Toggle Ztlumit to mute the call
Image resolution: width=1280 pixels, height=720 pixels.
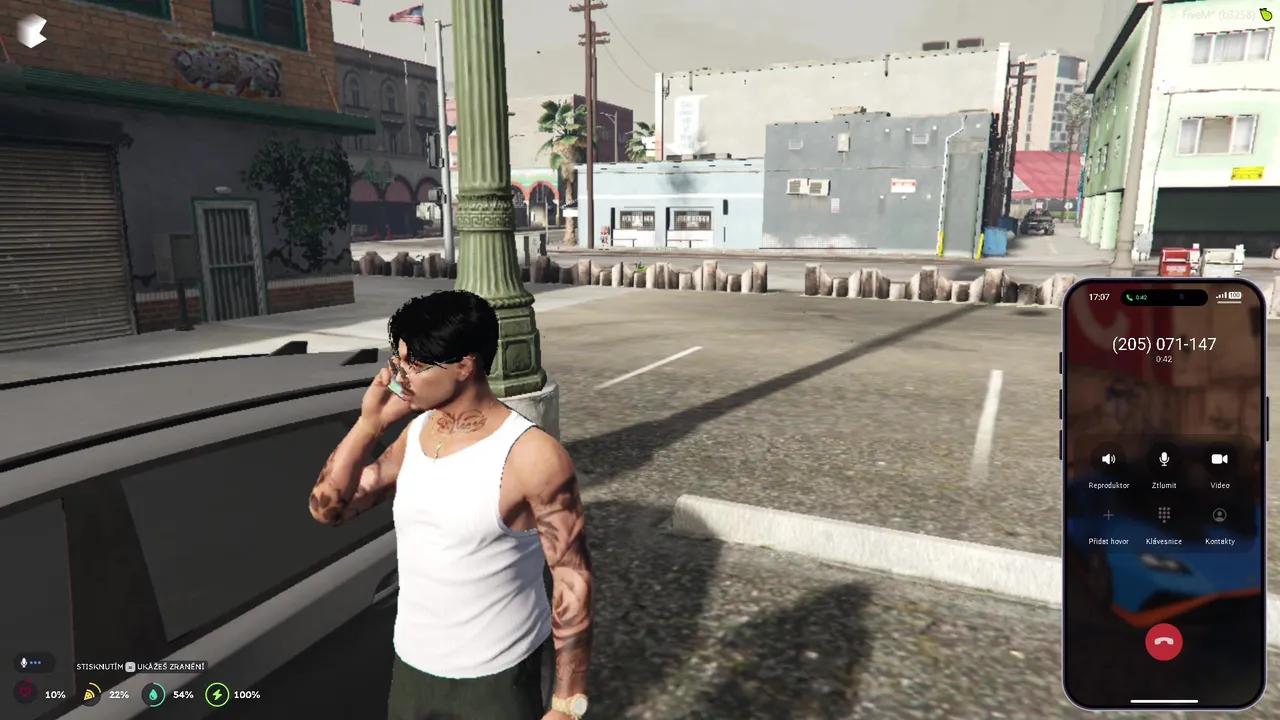1163,459
